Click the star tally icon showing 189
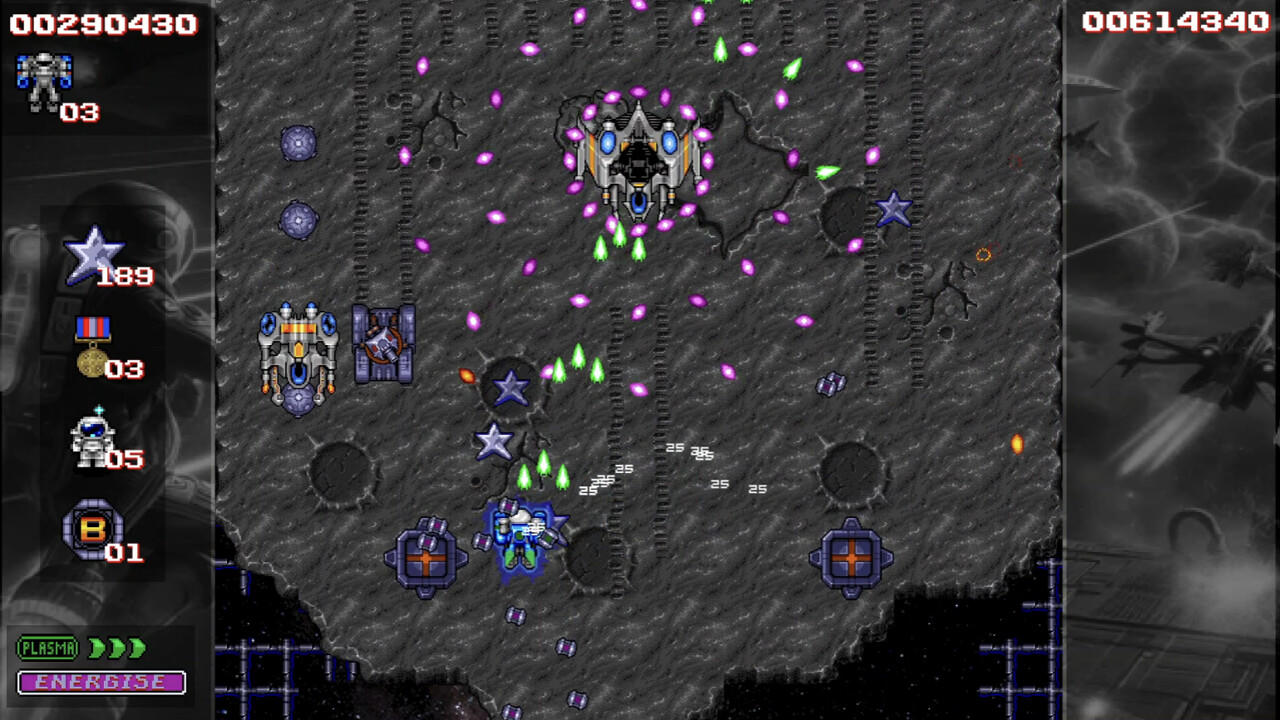This screenshot has width=1280, height=720. 95,250
